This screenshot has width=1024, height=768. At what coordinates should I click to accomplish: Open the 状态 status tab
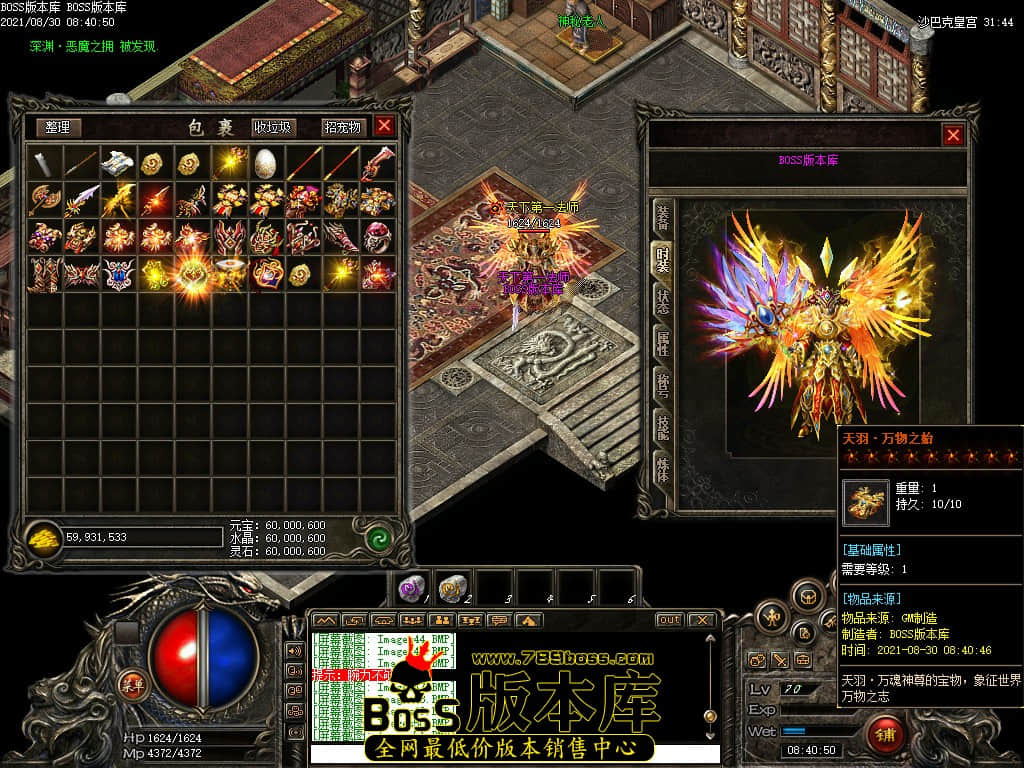[x=662, y=301]
